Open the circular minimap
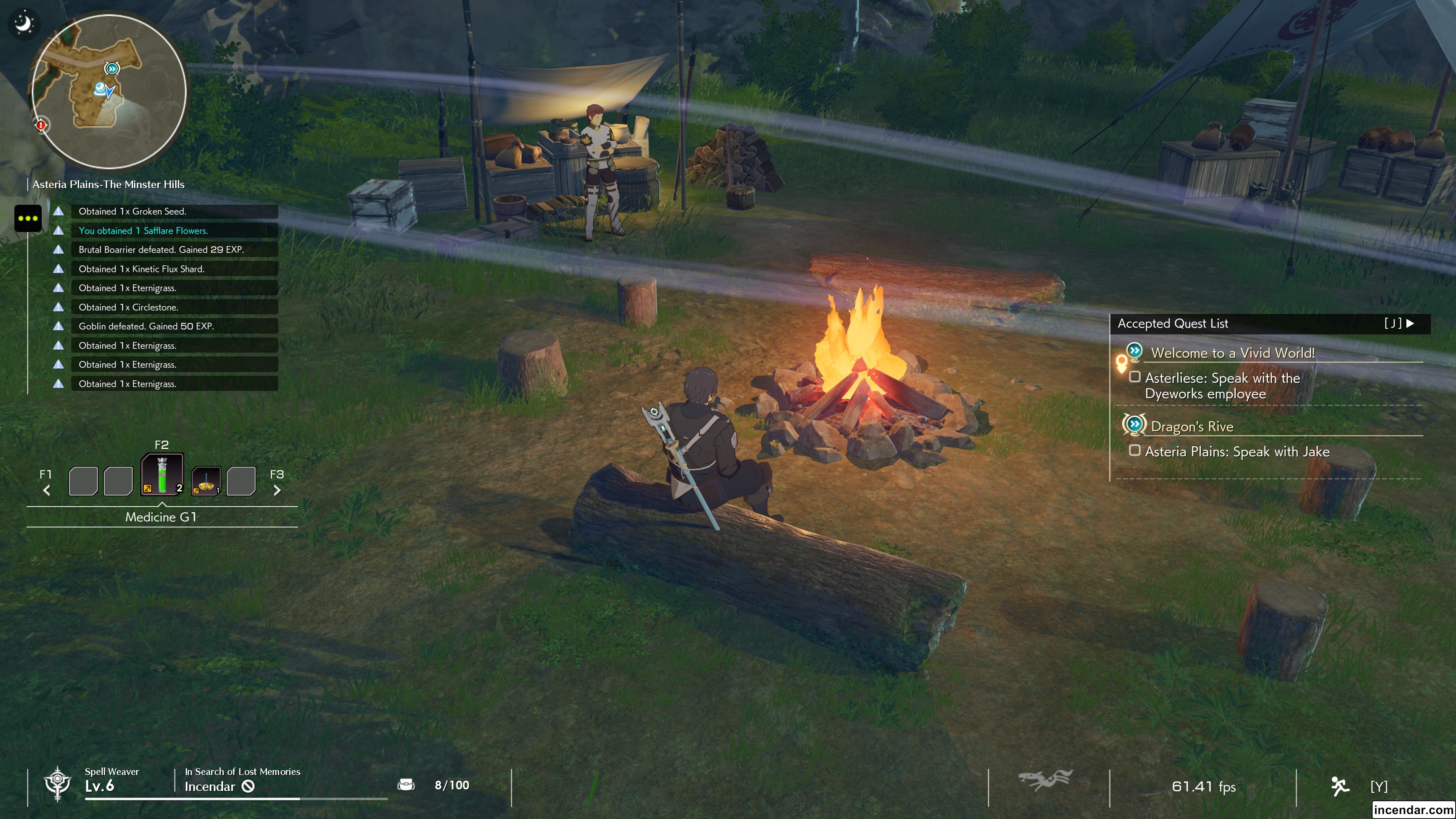Viewport: 1456px width, 819px height. (x=109, y=91)
